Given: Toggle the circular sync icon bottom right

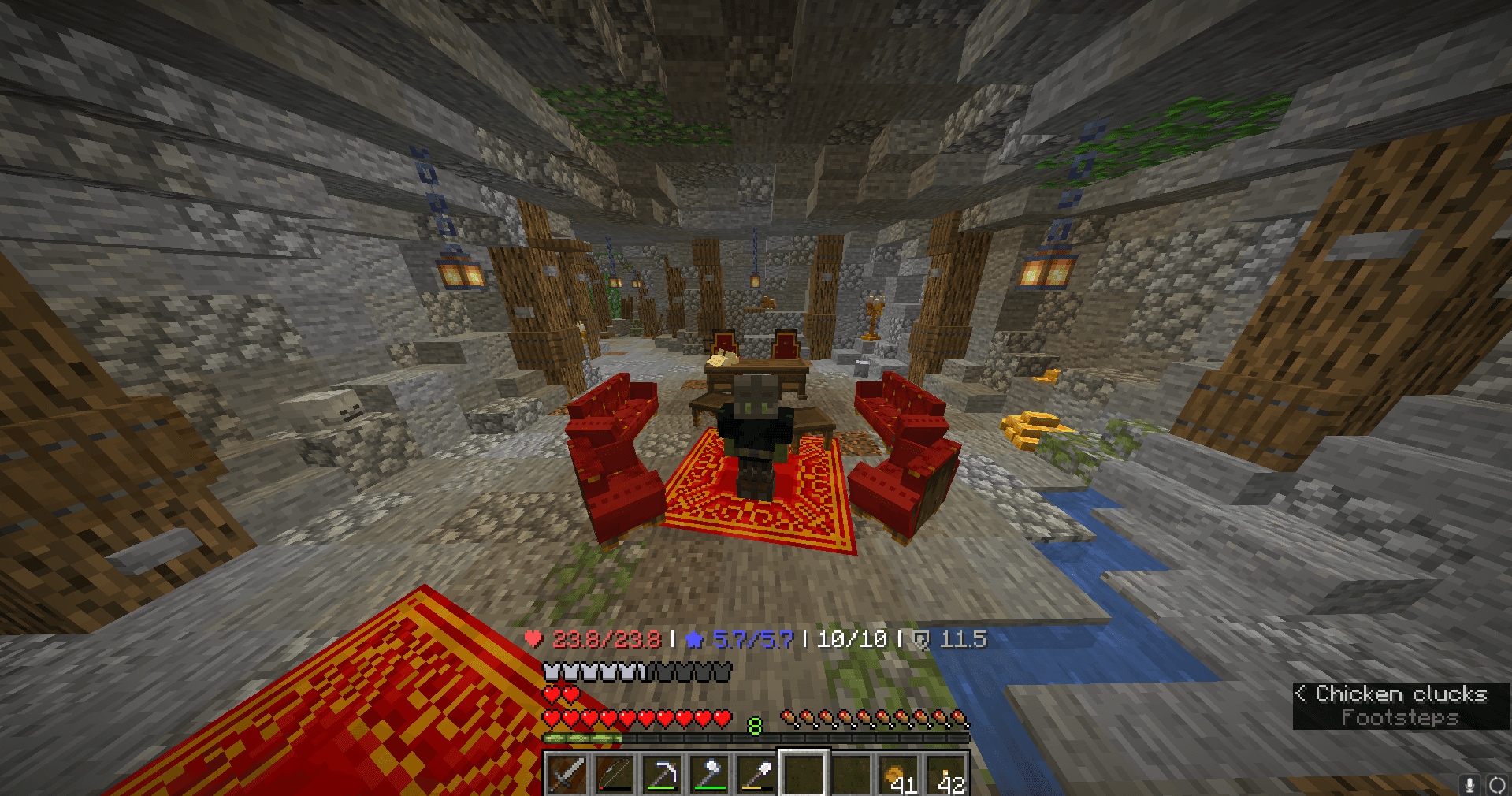Looking at the screenshot, I should coord(1498,783).
